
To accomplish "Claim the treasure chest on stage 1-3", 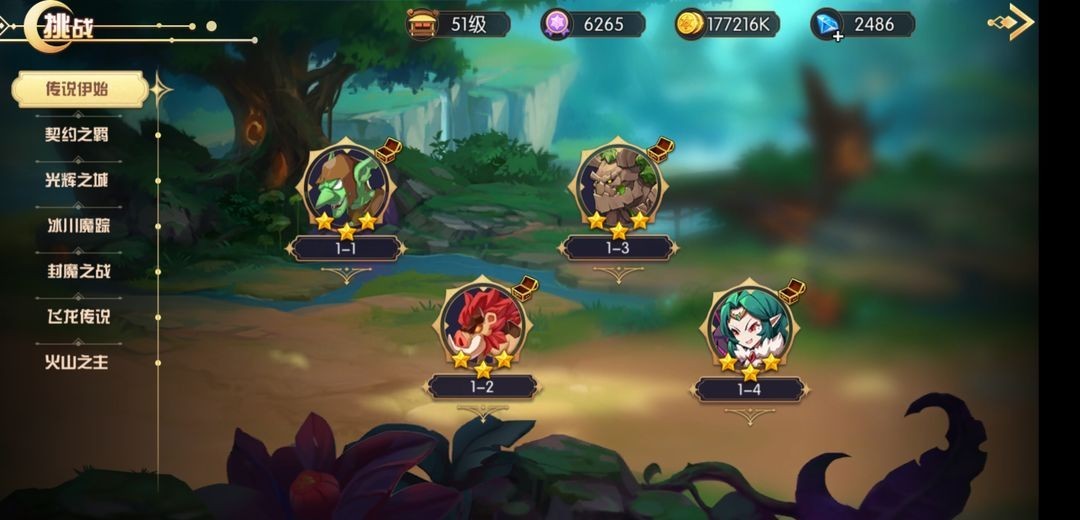I will coord(660,150).
